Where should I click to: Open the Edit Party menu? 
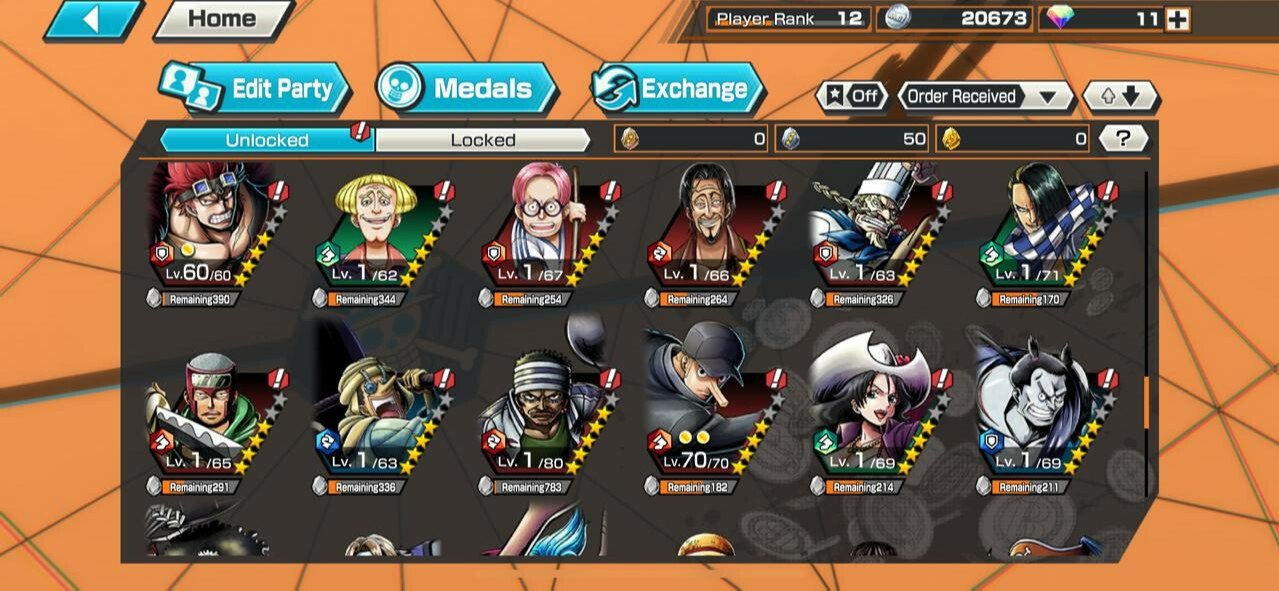point(255,89)
